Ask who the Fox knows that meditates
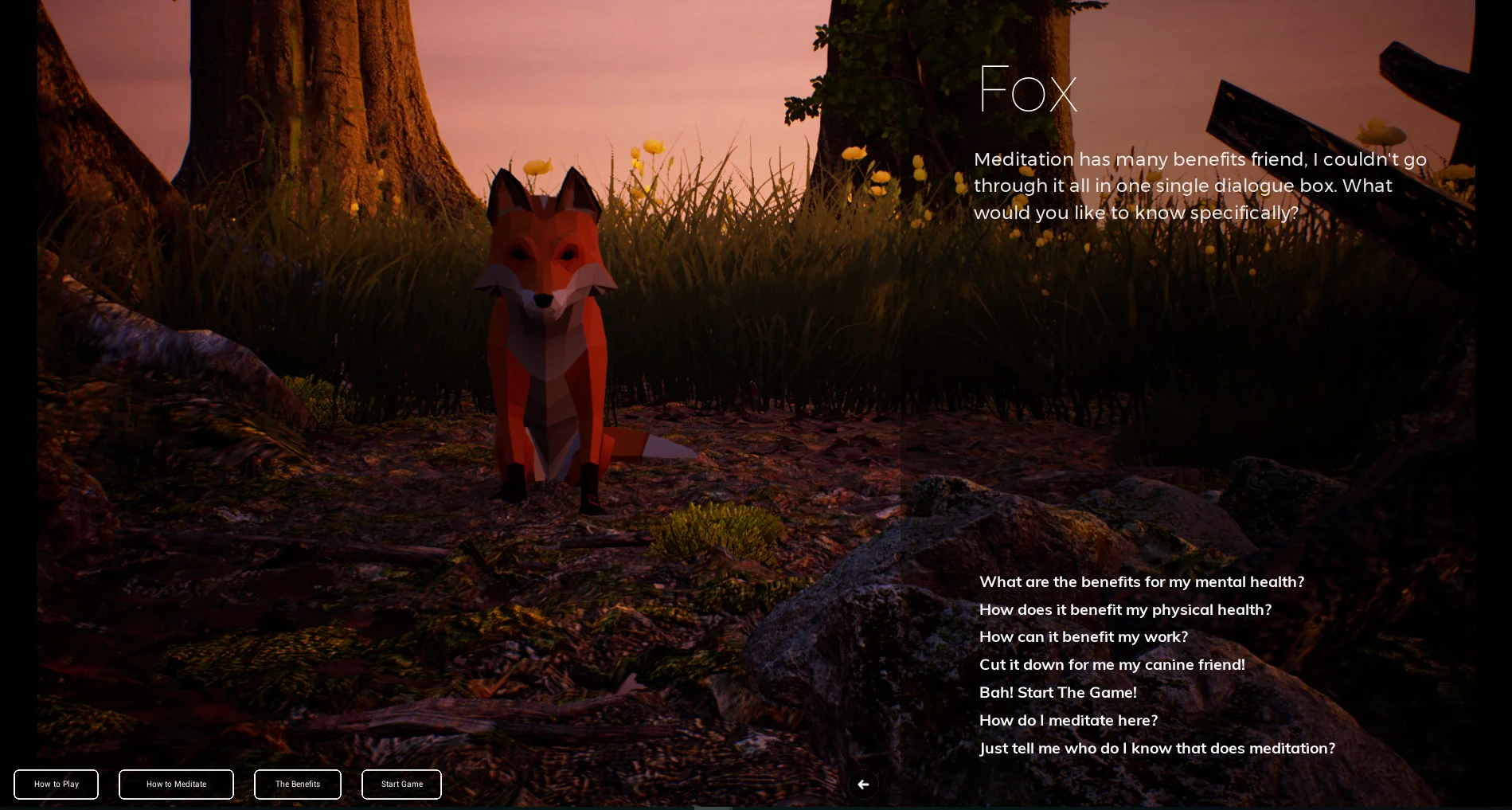This screenshot has height=810, width=1512. [1157, 748]
